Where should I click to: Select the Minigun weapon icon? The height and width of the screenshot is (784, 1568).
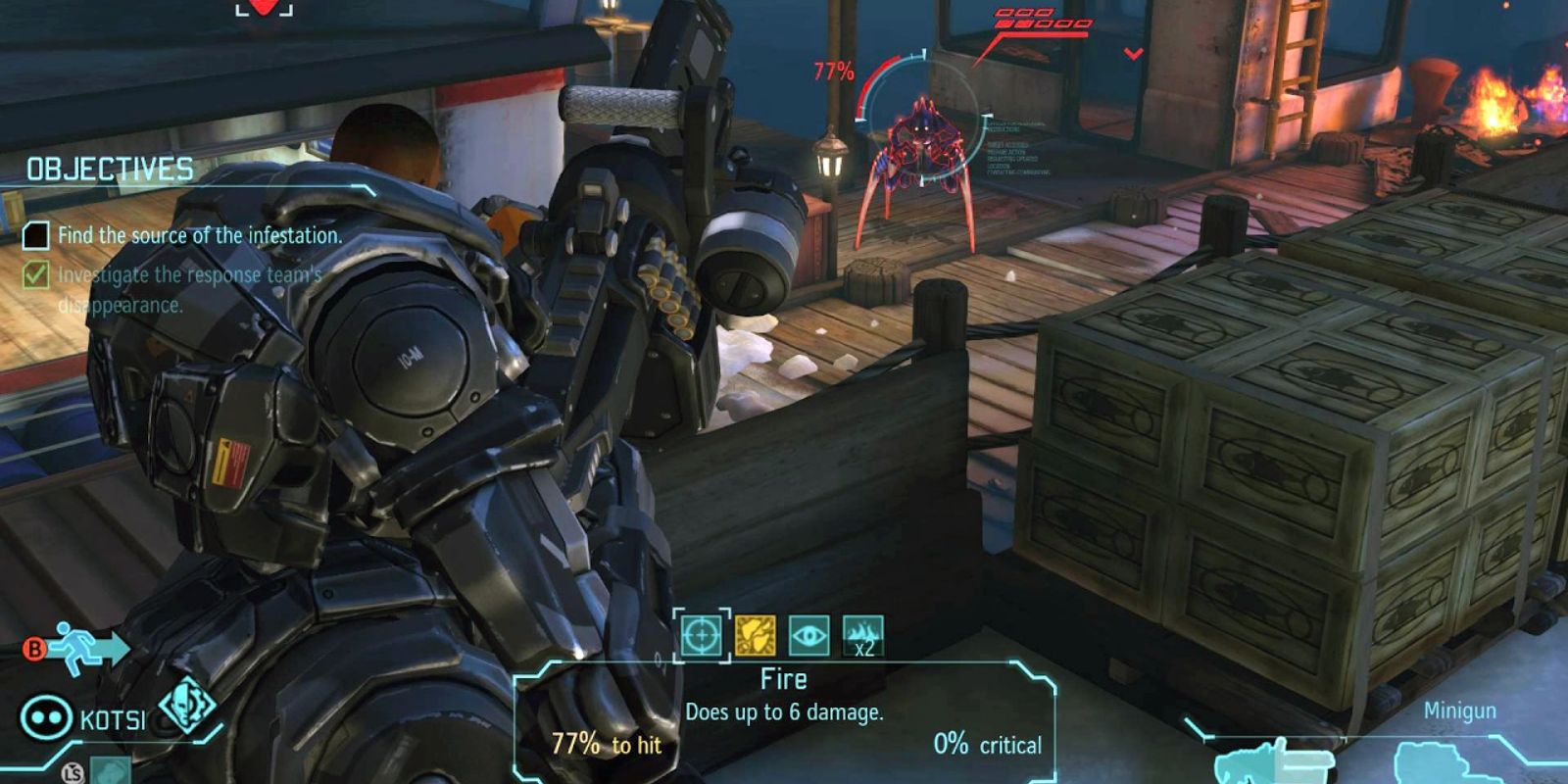[1275, 762]
